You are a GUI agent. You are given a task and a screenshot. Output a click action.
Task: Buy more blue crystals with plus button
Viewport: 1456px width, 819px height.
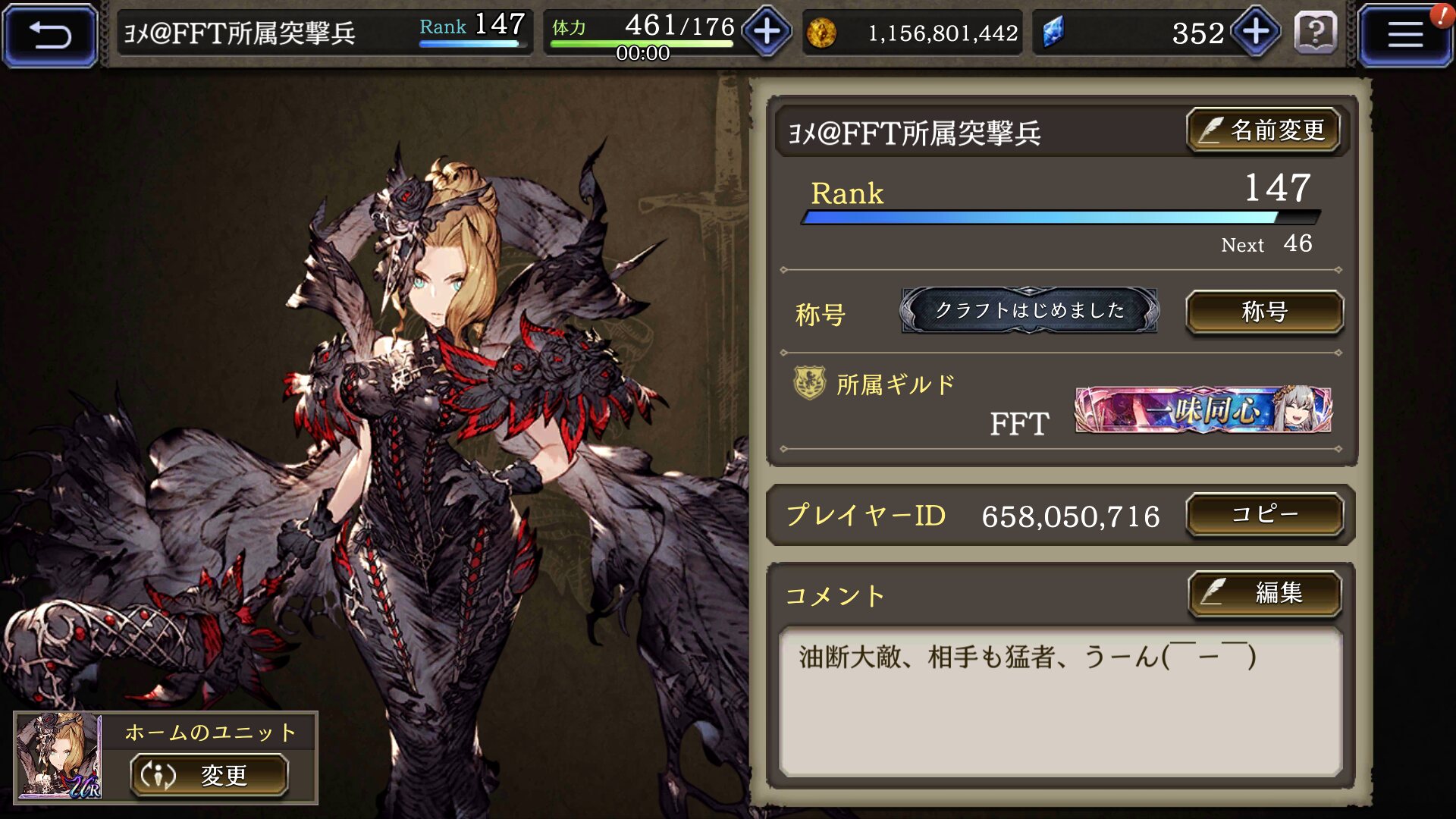[1256, 32]
